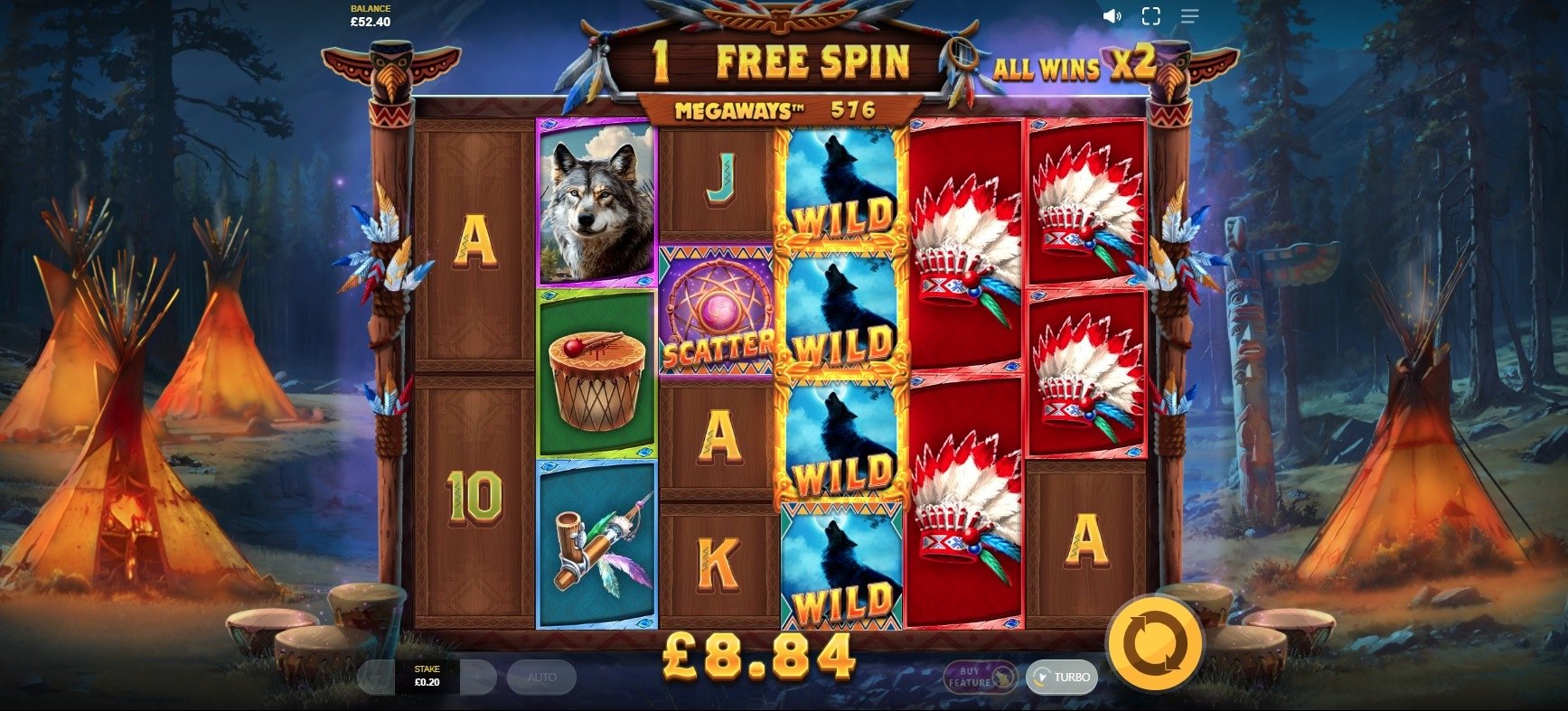The width and height of the screenshot is (1568, 711).
Task: Mute the game sound
Action: (1112, 16)
